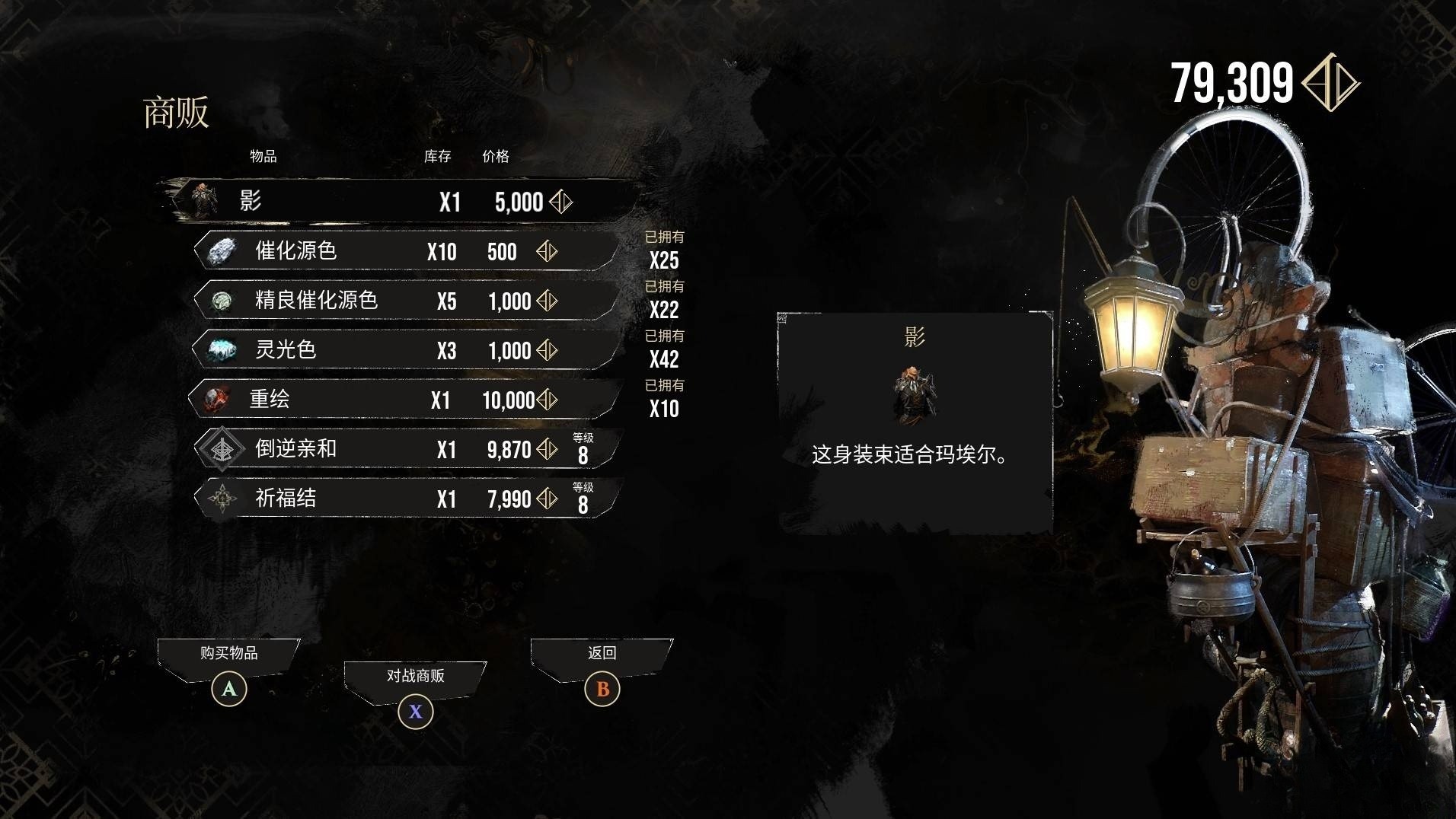Click the A button prompt circle

[227, 689]
